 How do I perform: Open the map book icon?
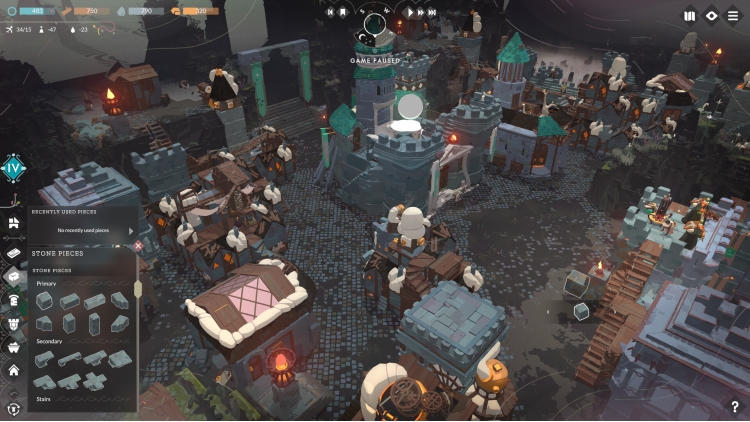689,15
